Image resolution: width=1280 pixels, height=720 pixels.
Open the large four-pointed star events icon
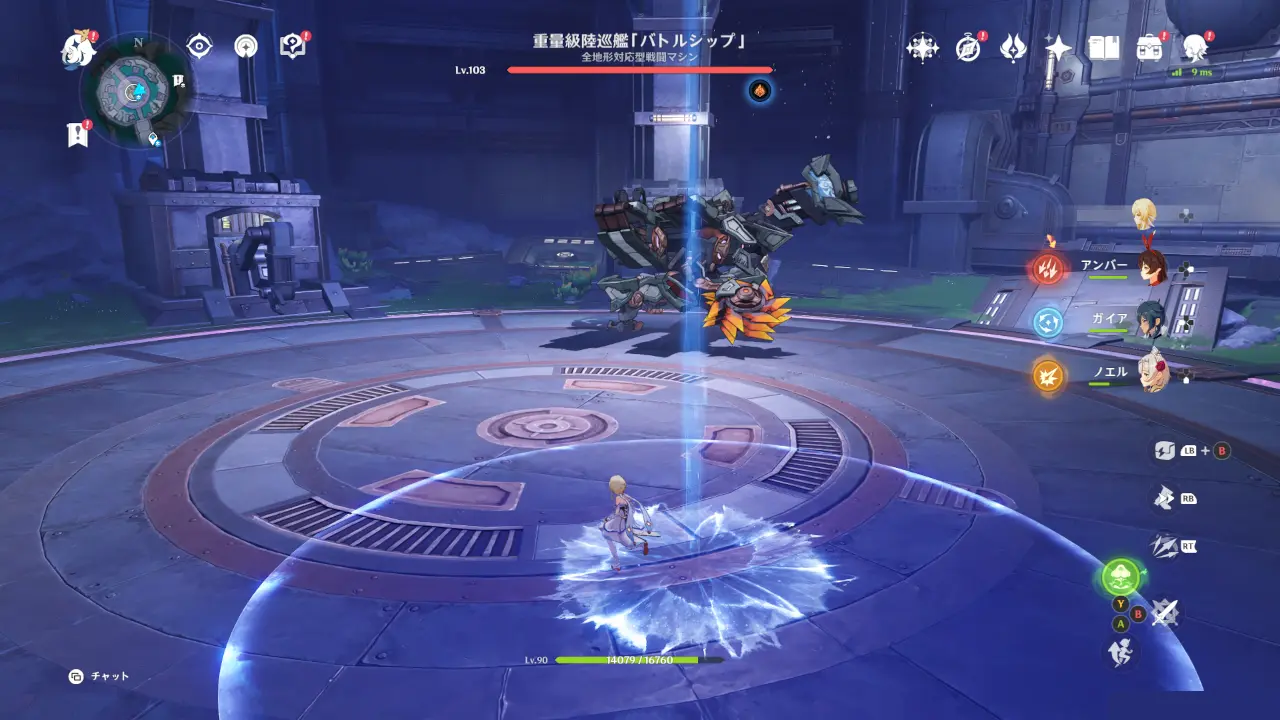click(x=922, y=47)
